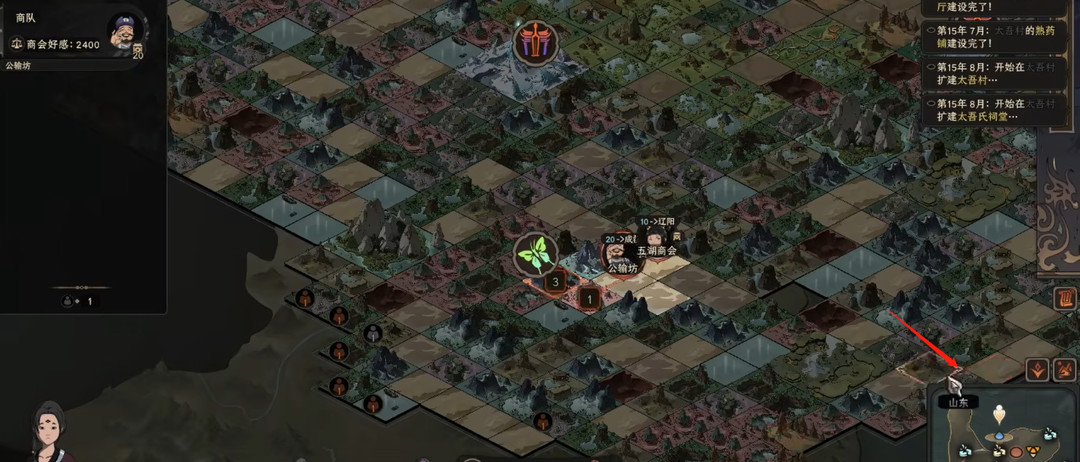The image size is (1080, 462).
Task: Click the red mask marker on the map
Action: 535,43
